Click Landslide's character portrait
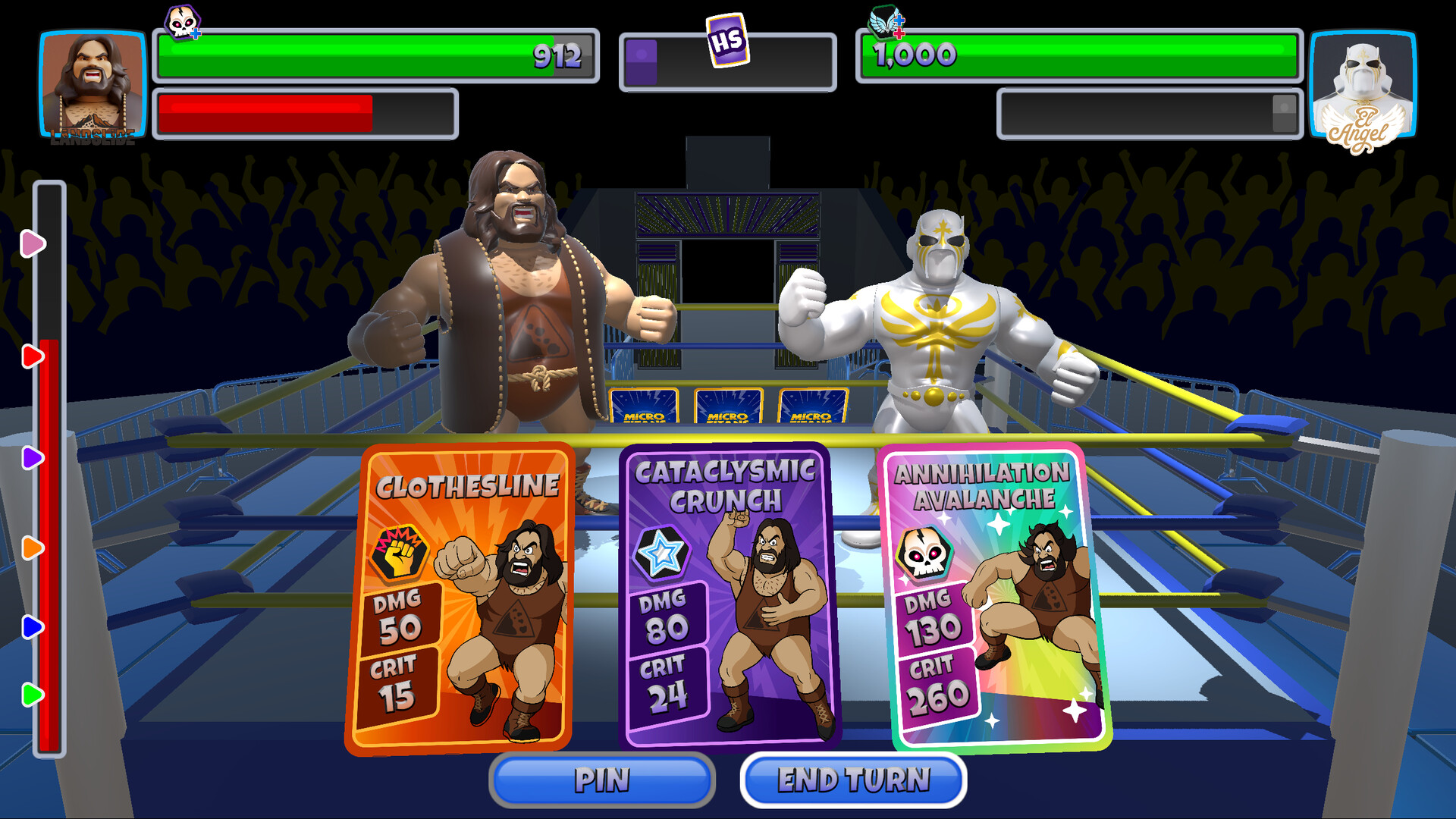The width and height of the screenshot is (1456, 819). [x=91, y=83]
